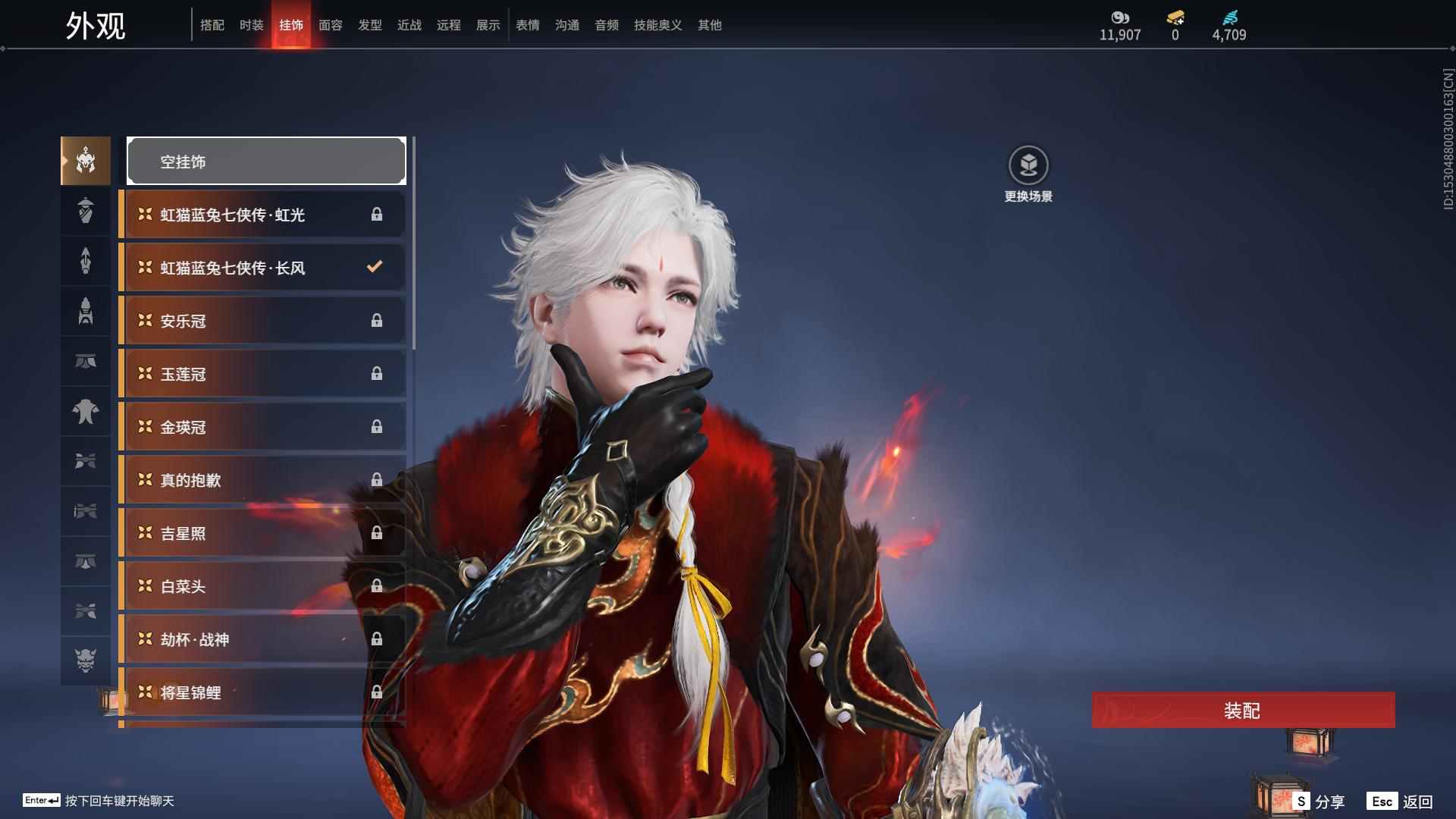
Task: Select the demon mask category icon
Action: click(x=86, y=661)
